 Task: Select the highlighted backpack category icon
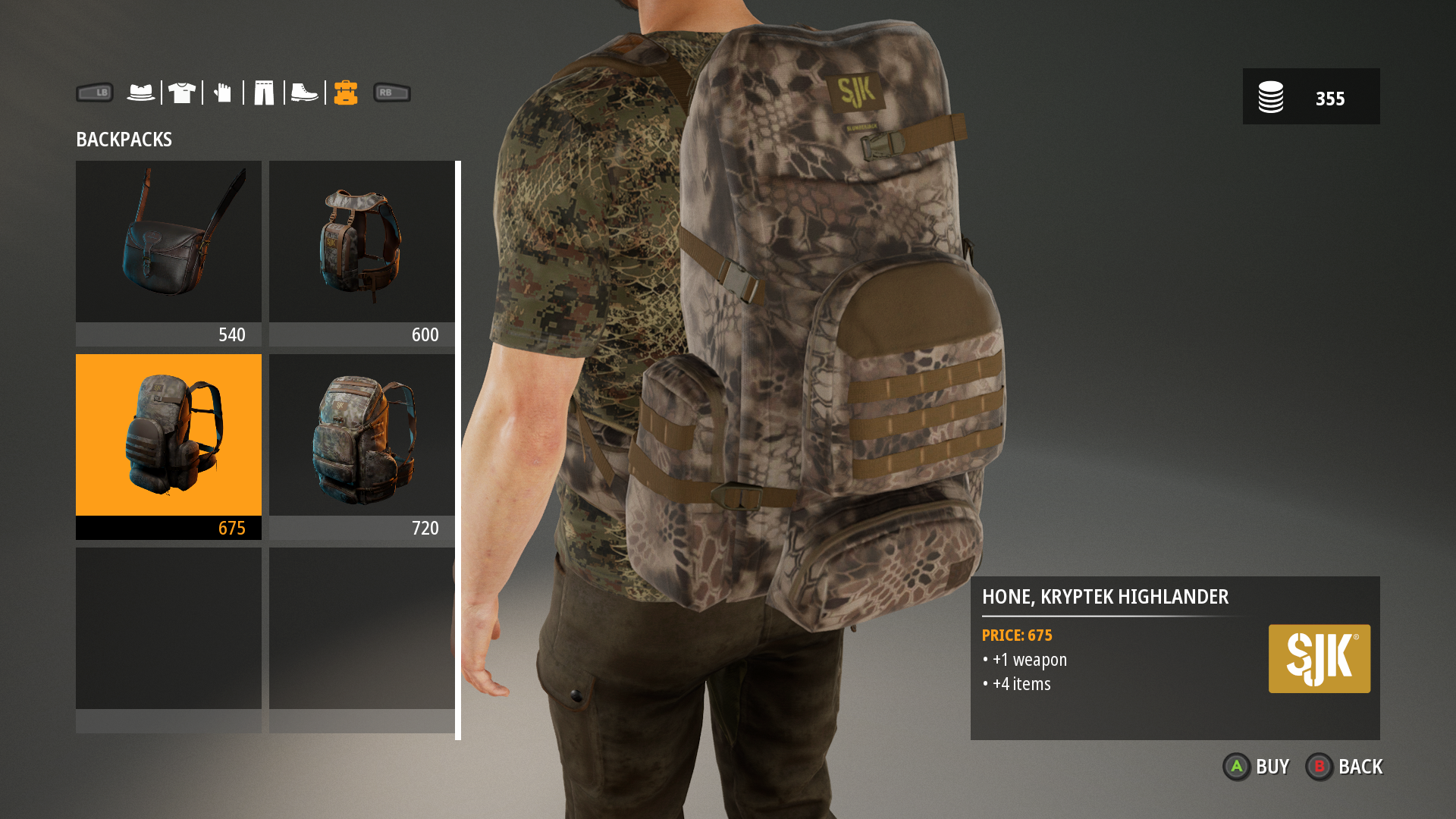pos(345,92)
